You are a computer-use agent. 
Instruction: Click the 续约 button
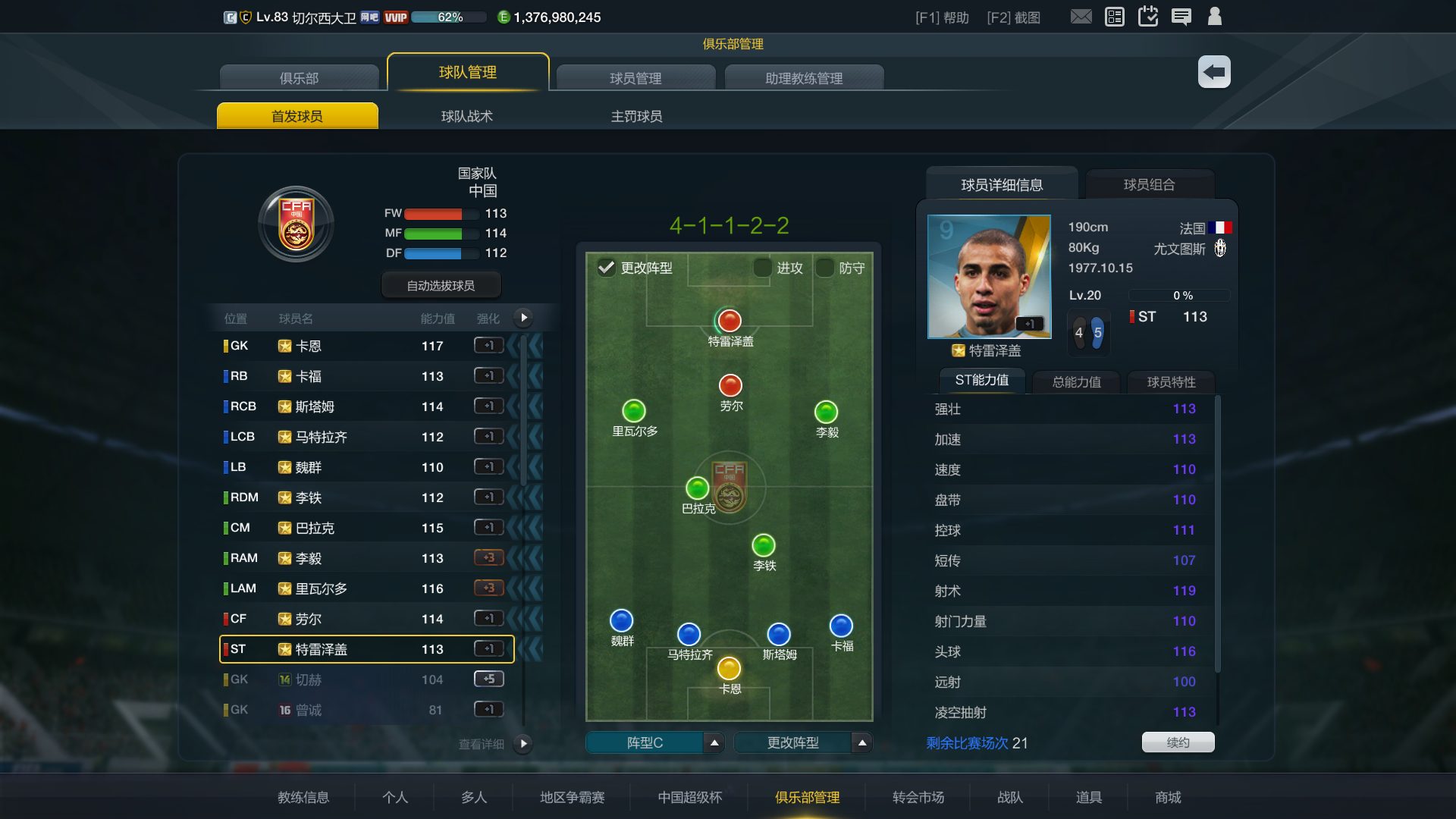coord(1178,742)
